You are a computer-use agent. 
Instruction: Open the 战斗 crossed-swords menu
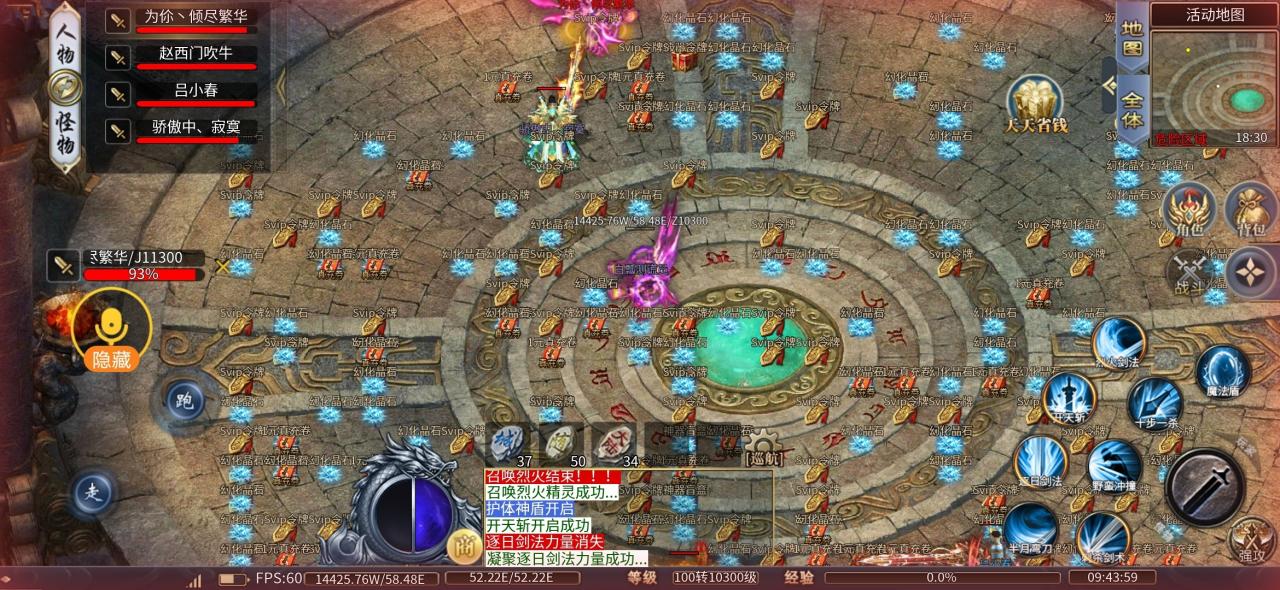click(x=1192, y=274)
